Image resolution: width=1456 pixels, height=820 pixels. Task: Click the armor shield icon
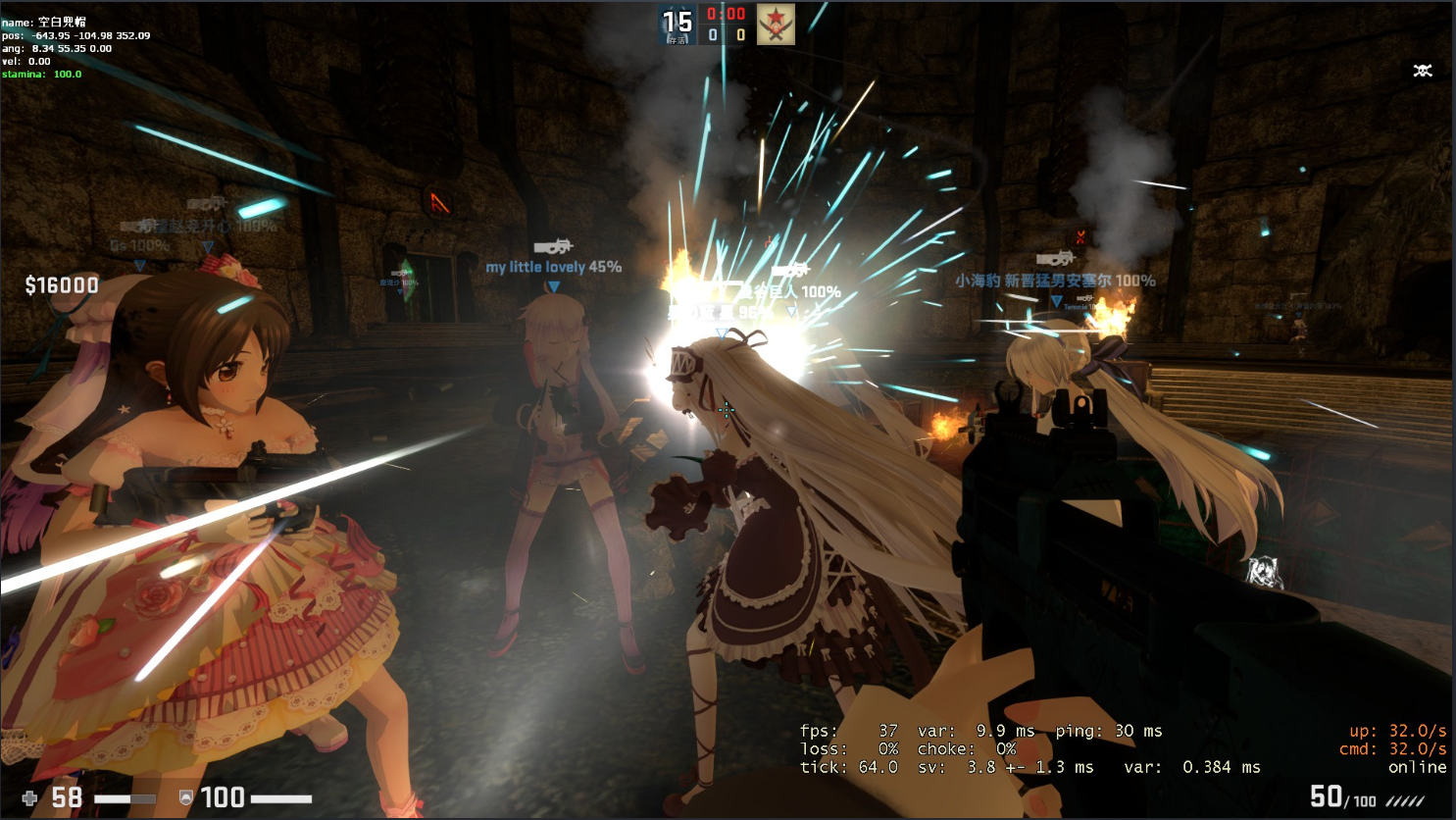click(x=186, y=797)
